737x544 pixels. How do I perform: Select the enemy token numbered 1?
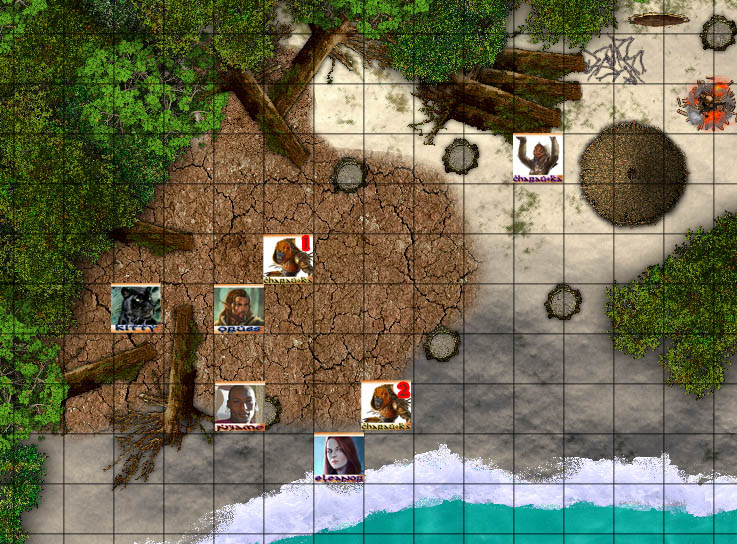click(x=288, y=258)
